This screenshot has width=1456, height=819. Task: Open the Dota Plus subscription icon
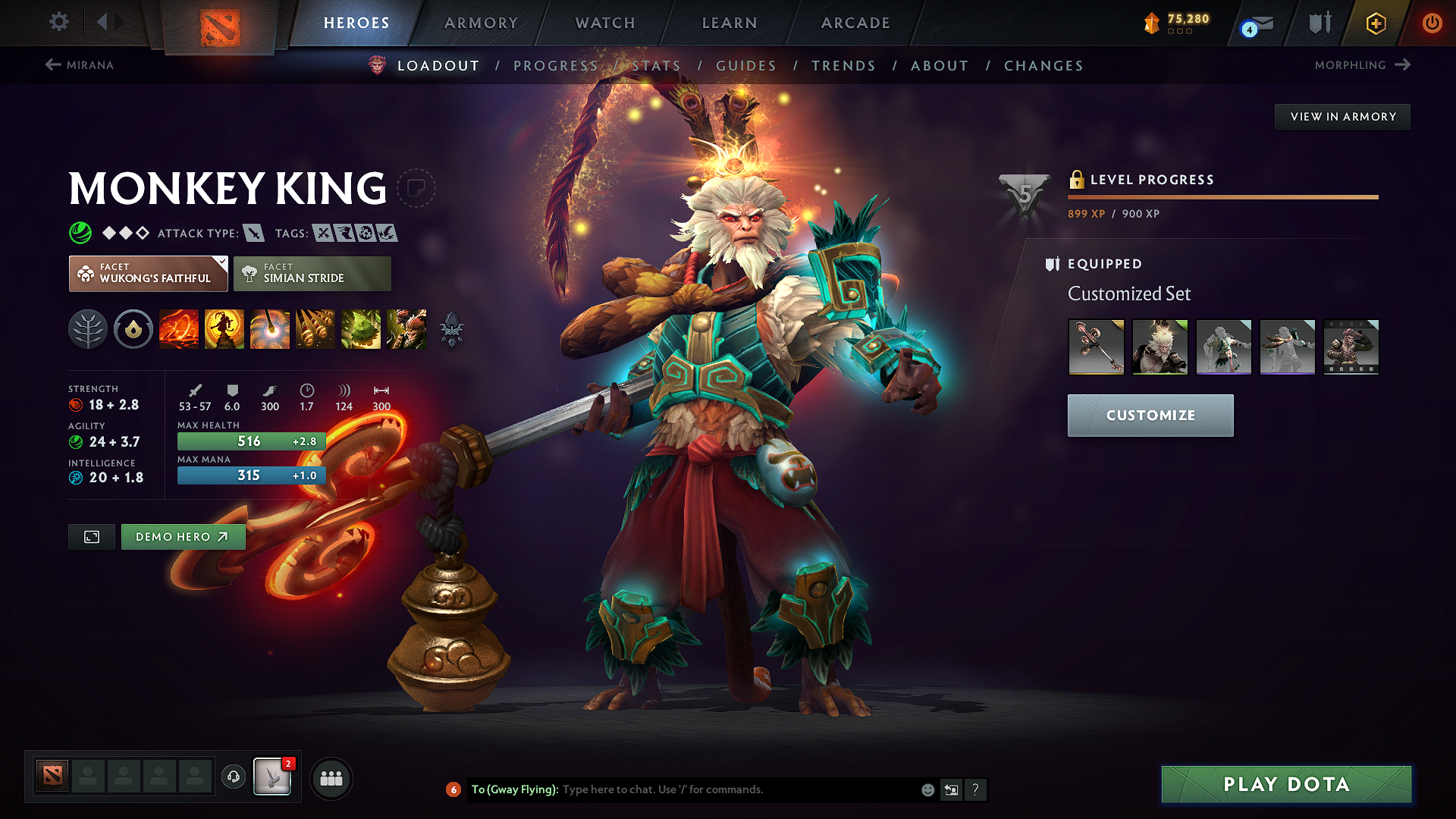tap(1375, 23)
